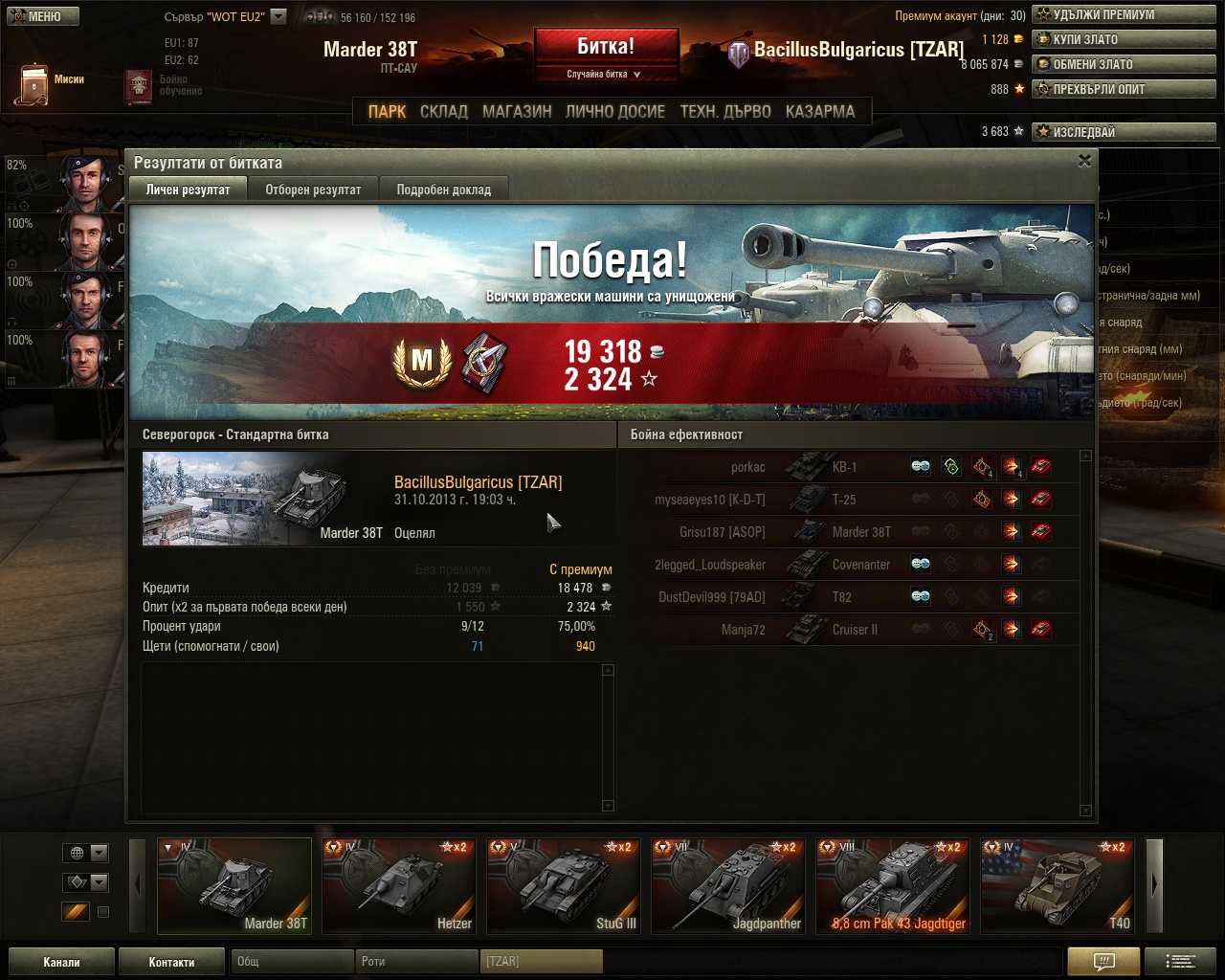This screenshot has height=980, width=1225.
Task: Open the МЕНЮ button
Action: (42, 16)
